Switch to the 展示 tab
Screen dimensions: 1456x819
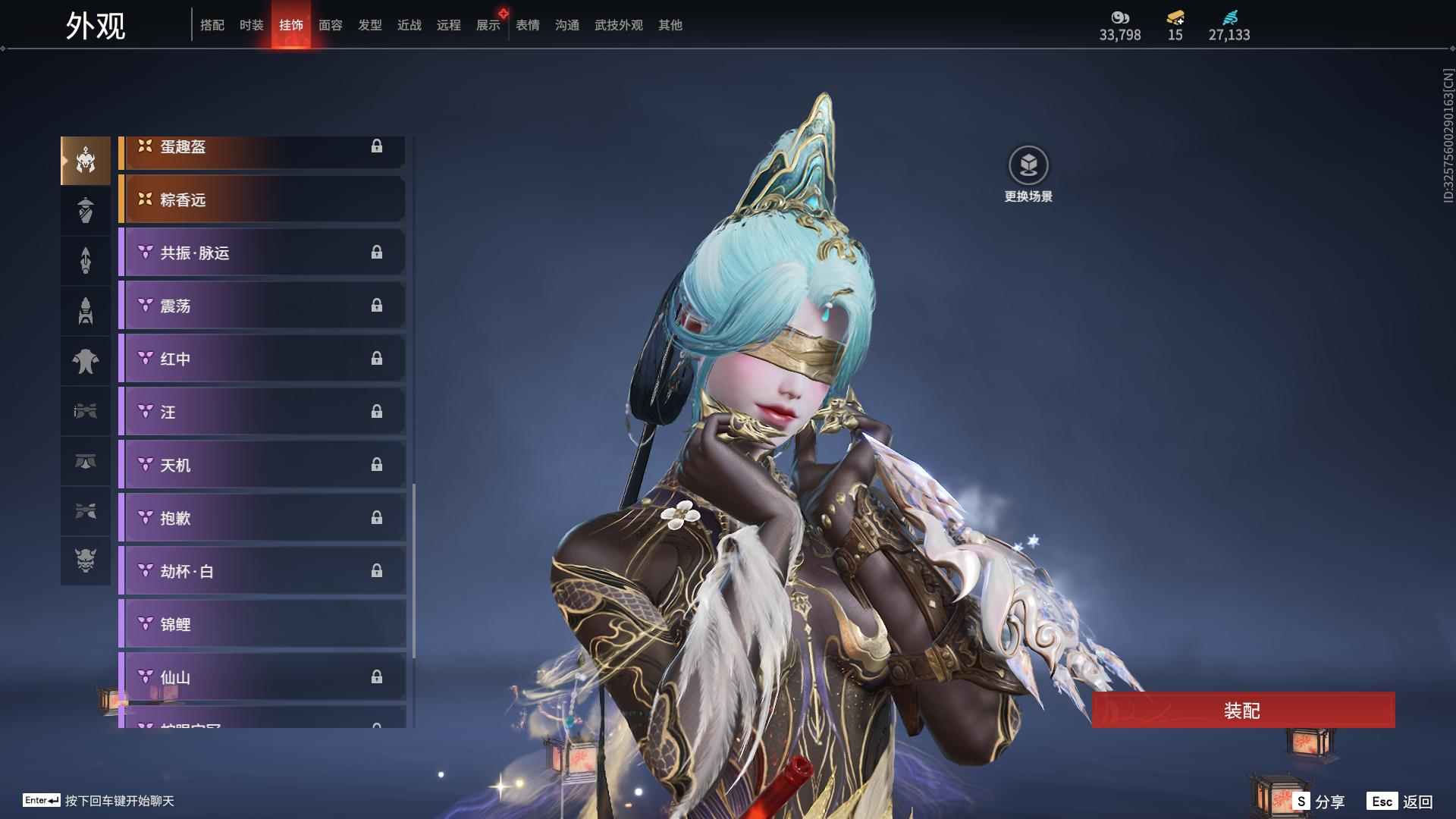click(488, 25)
